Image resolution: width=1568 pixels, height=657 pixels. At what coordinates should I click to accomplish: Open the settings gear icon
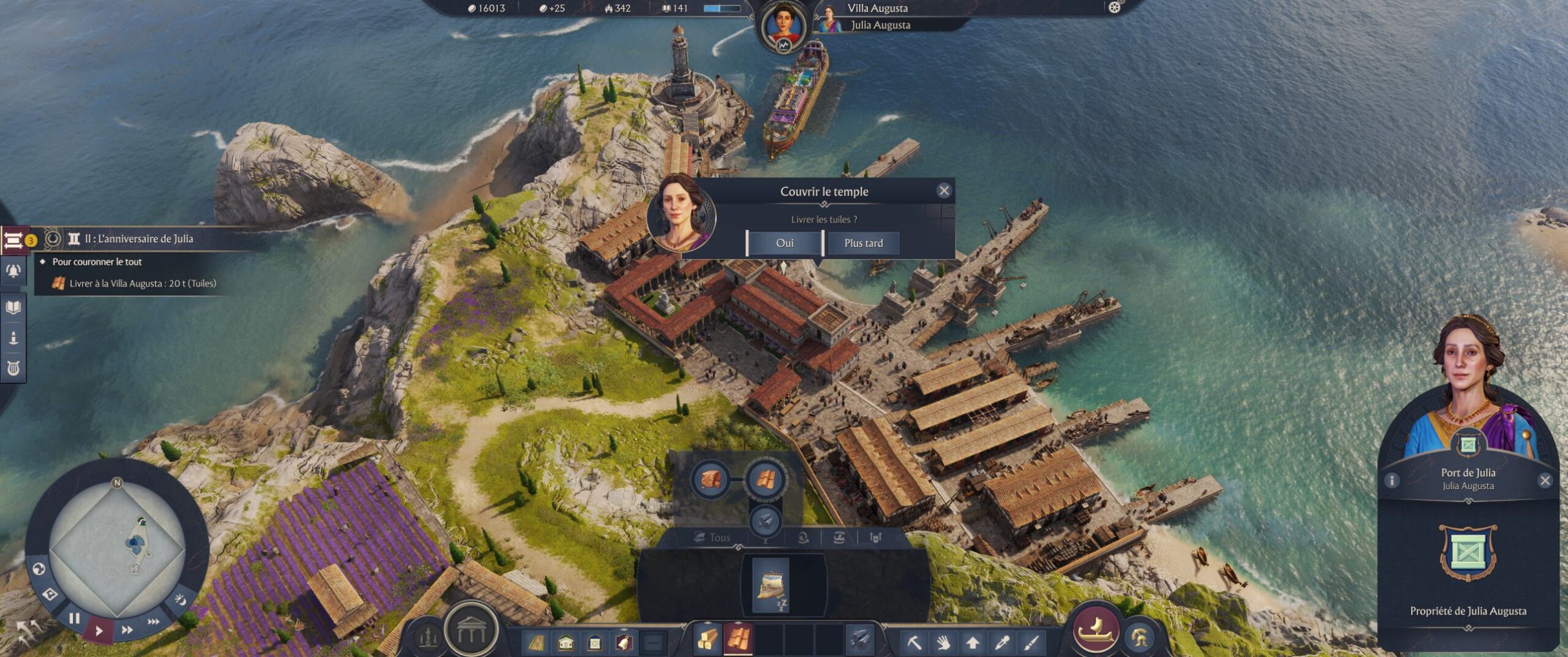[x=1114, y=7]
